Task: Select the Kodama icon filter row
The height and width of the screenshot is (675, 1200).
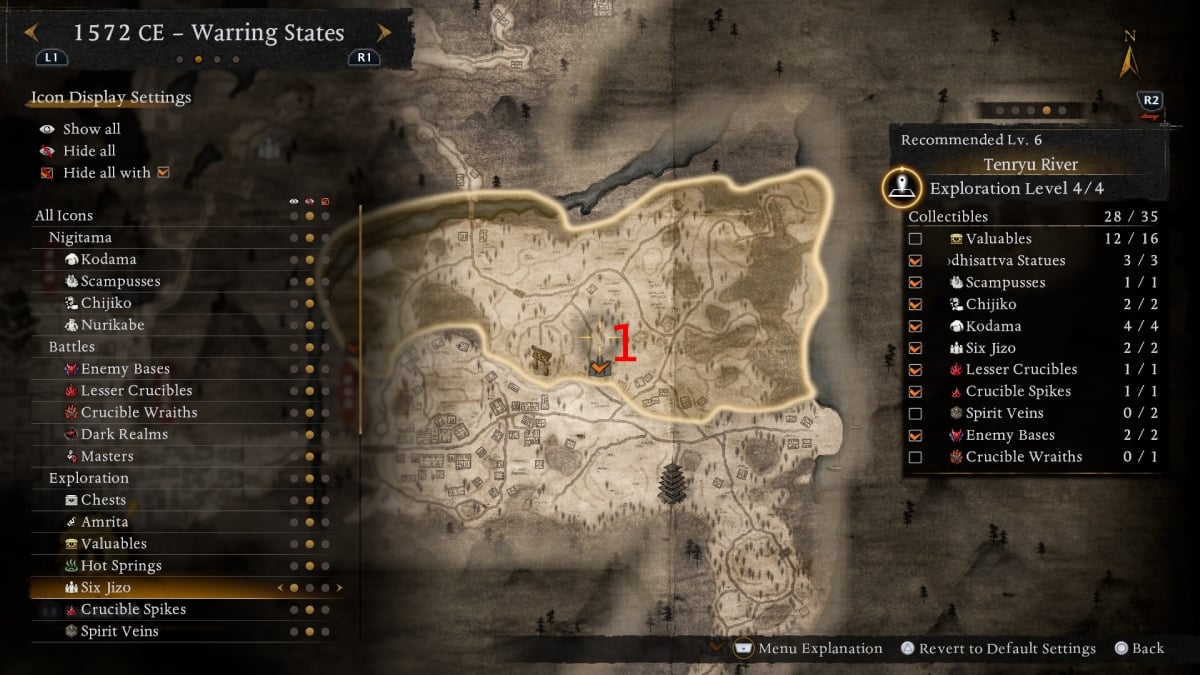Action: point(108,259)
